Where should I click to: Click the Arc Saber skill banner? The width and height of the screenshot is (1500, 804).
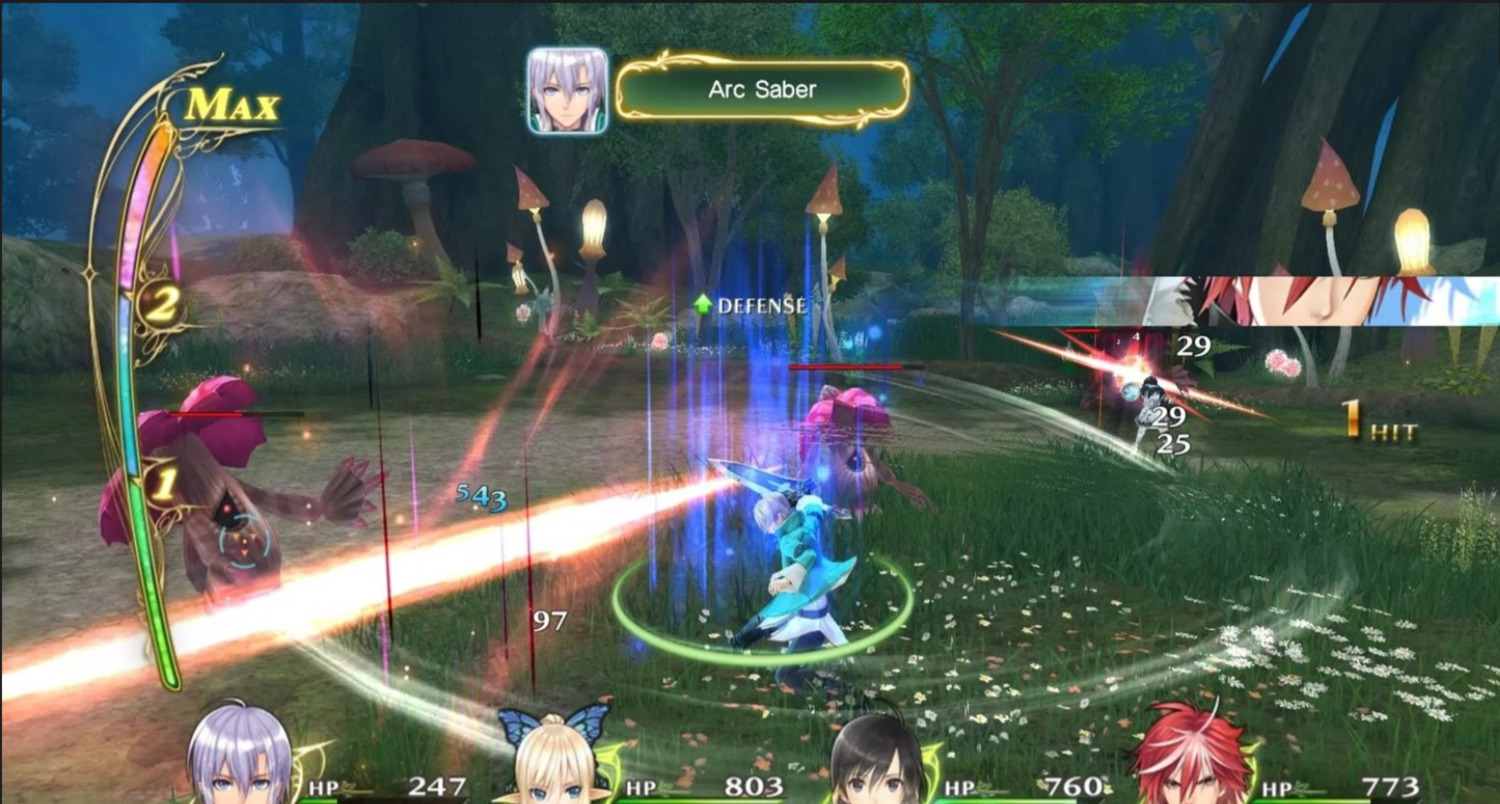pos(762,90)
